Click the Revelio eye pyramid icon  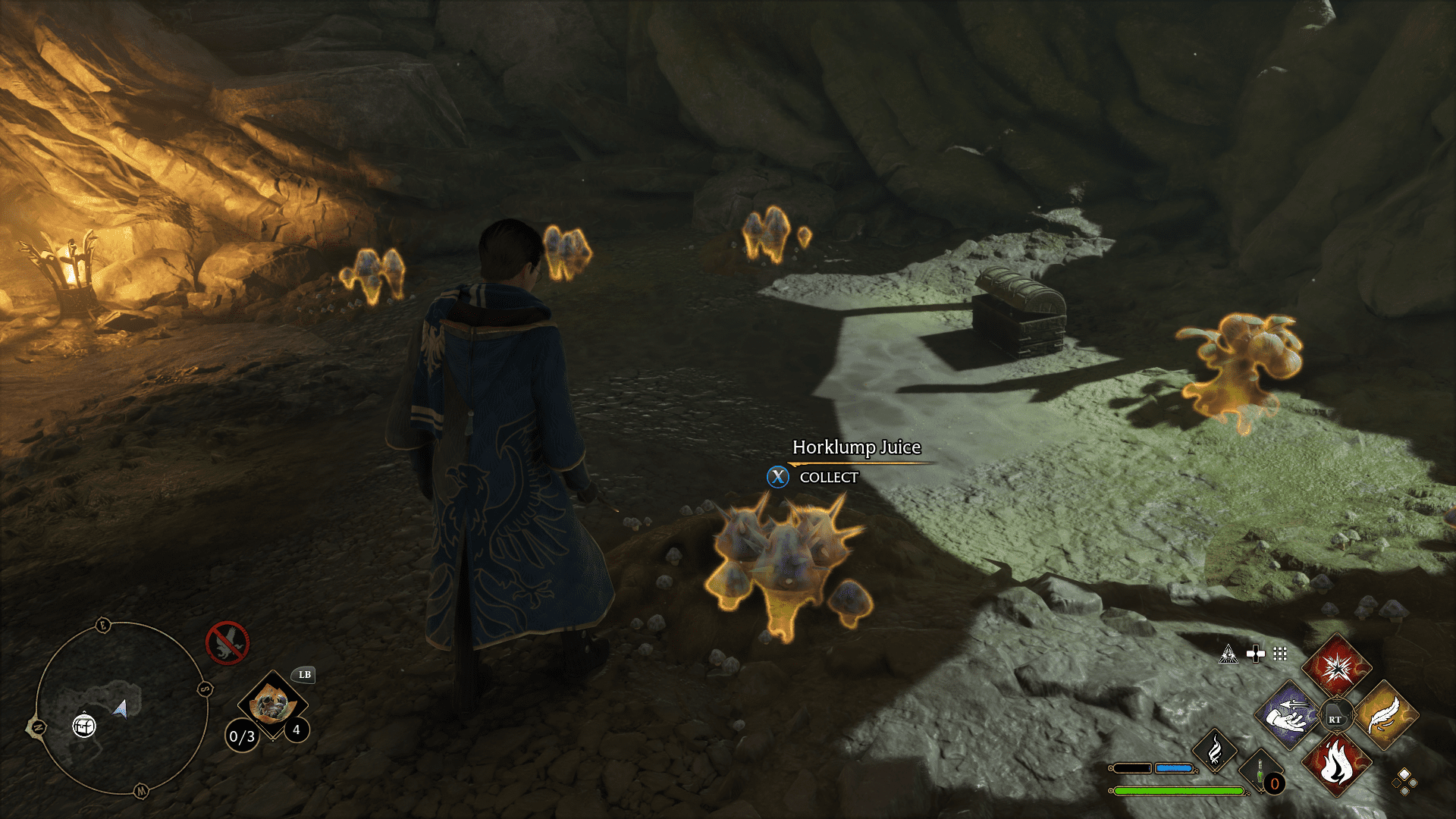[x=1228, y=654]
